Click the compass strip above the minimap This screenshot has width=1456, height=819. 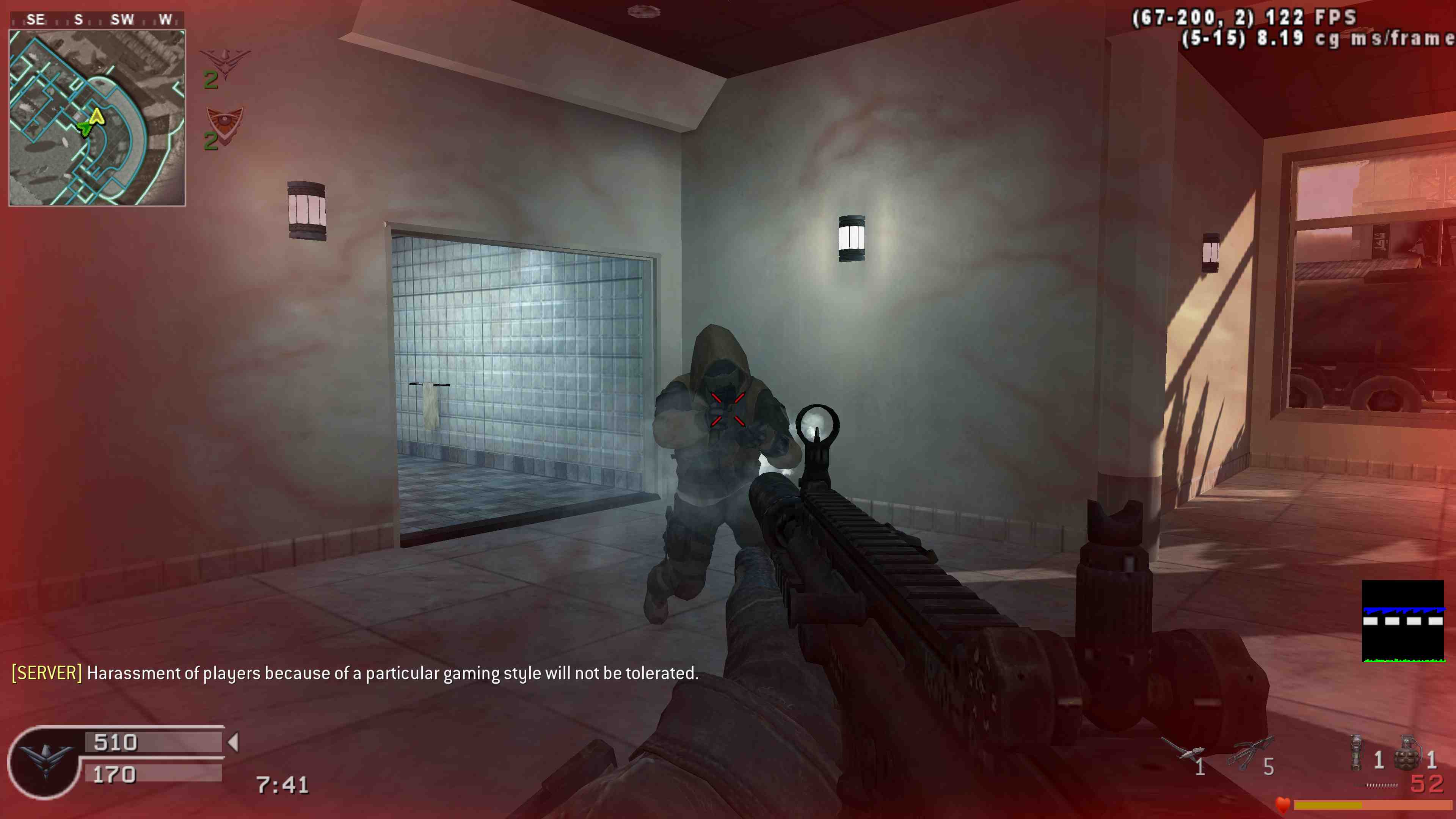[97, 20]
